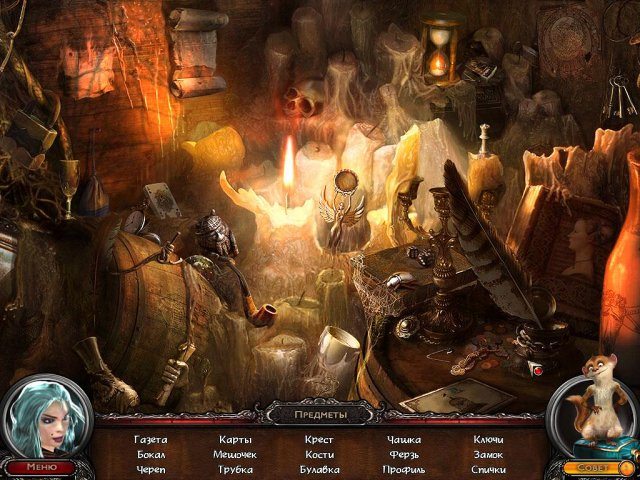Choose Трубка in the item list

236,469
